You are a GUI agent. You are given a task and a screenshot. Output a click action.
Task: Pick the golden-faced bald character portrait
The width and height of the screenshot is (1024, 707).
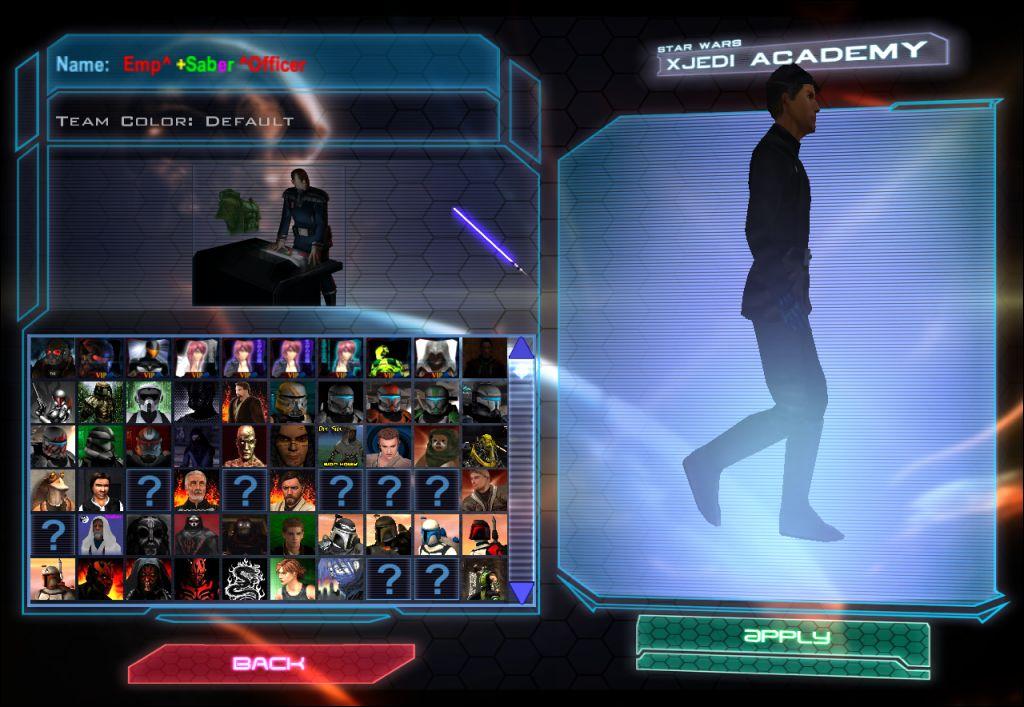(244, 446)
